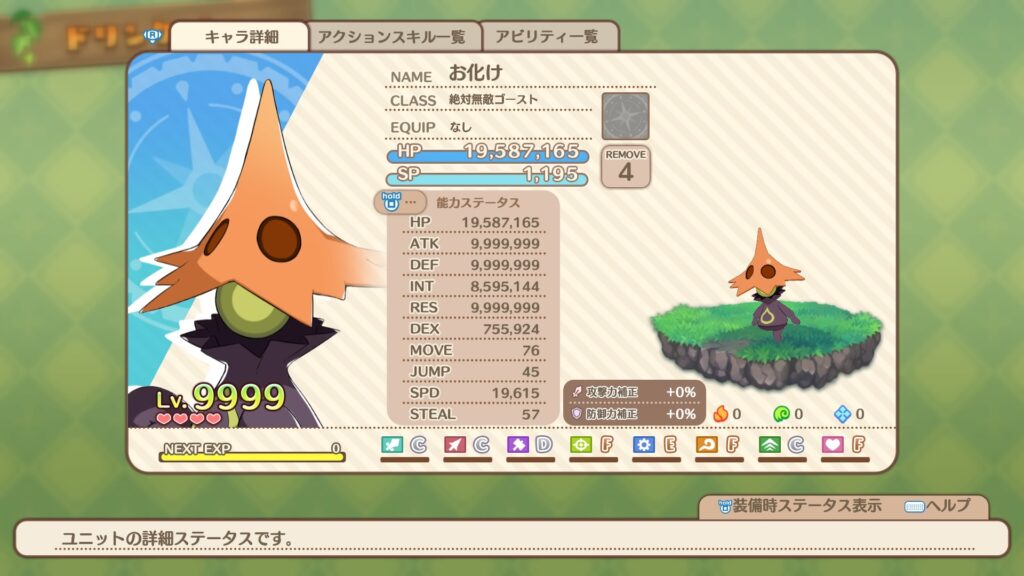Click the REMOVE 4 counter box

point(625,166)
